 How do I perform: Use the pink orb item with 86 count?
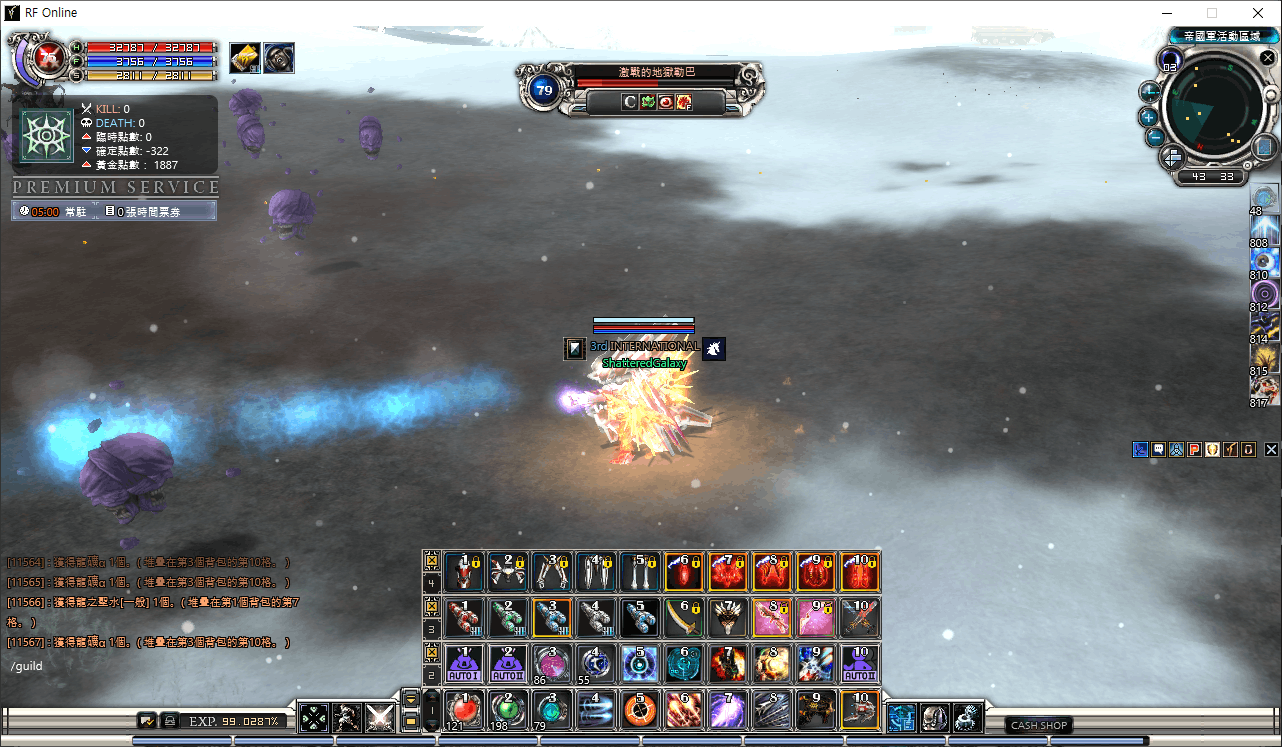pyautogui.click(x=552, y=663)
